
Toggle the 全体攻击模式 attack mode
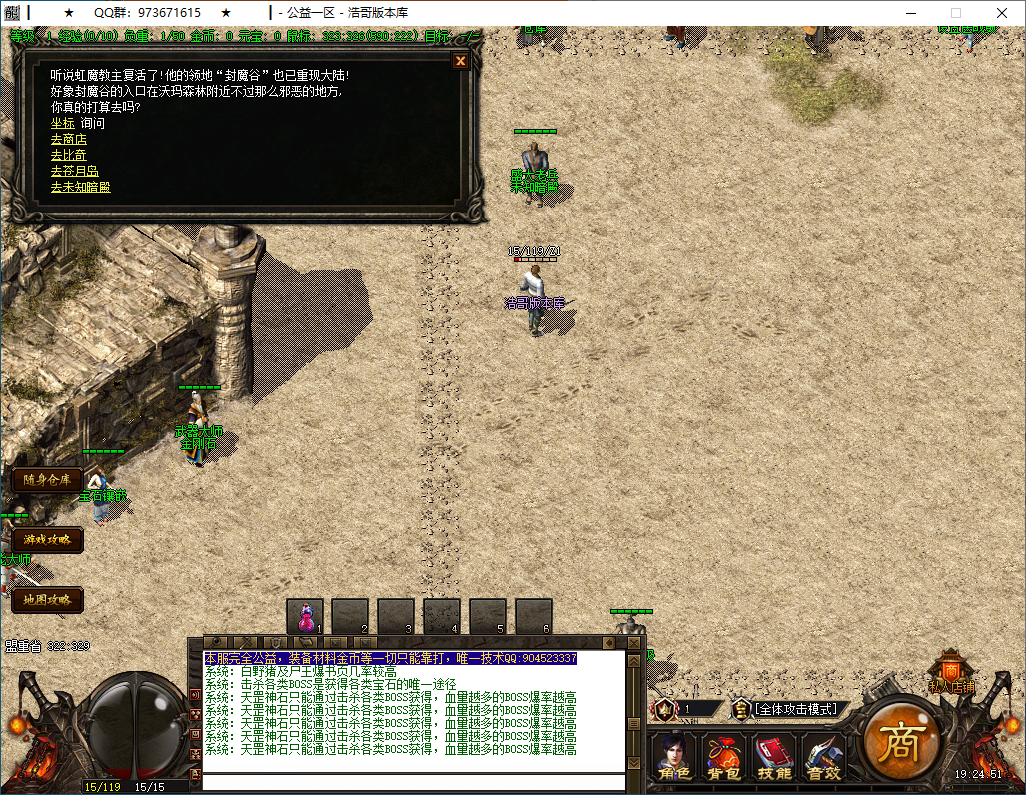click(795, 709)
